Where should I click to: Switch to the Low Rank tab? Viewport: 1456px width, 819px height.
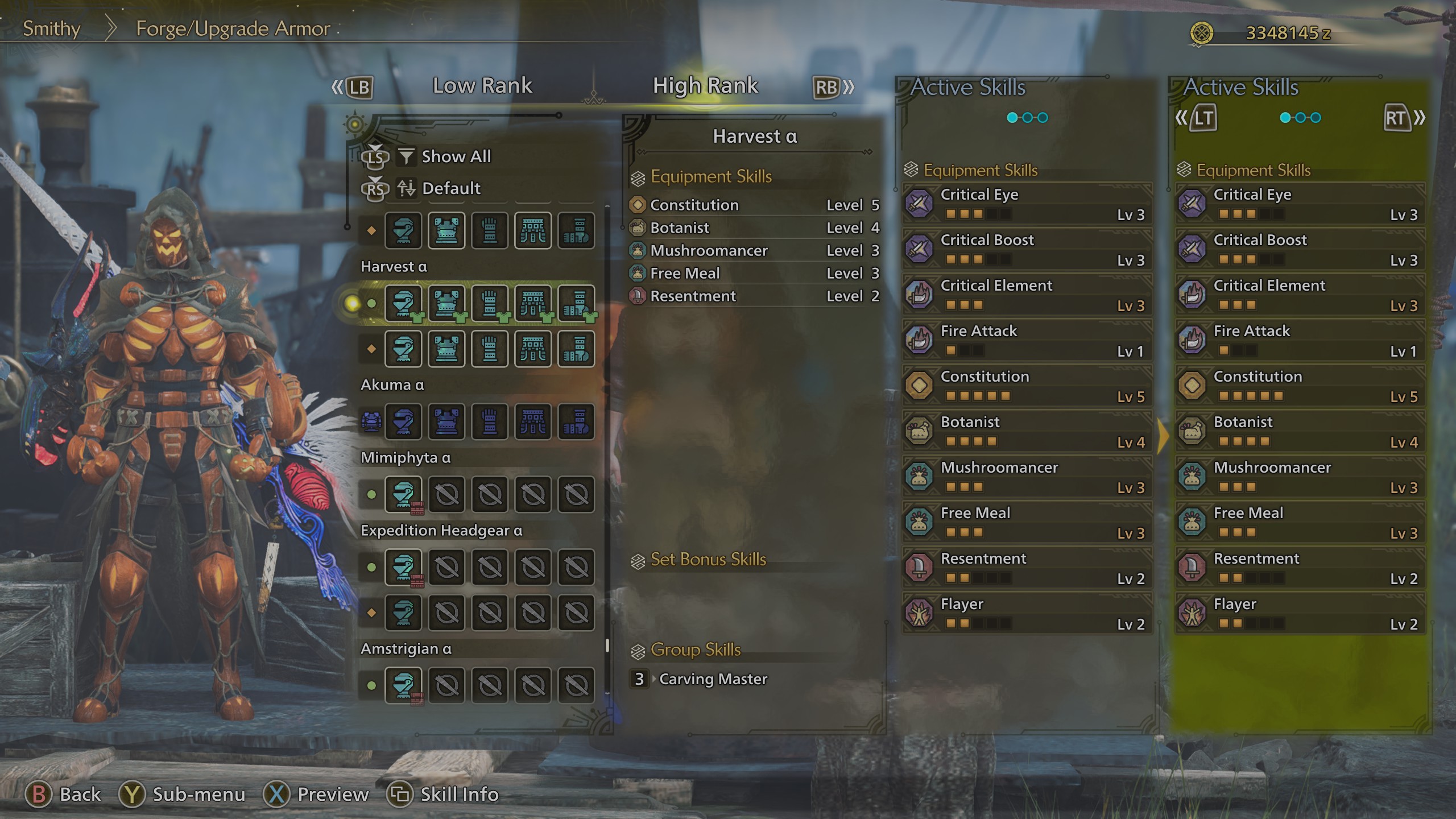482,85
